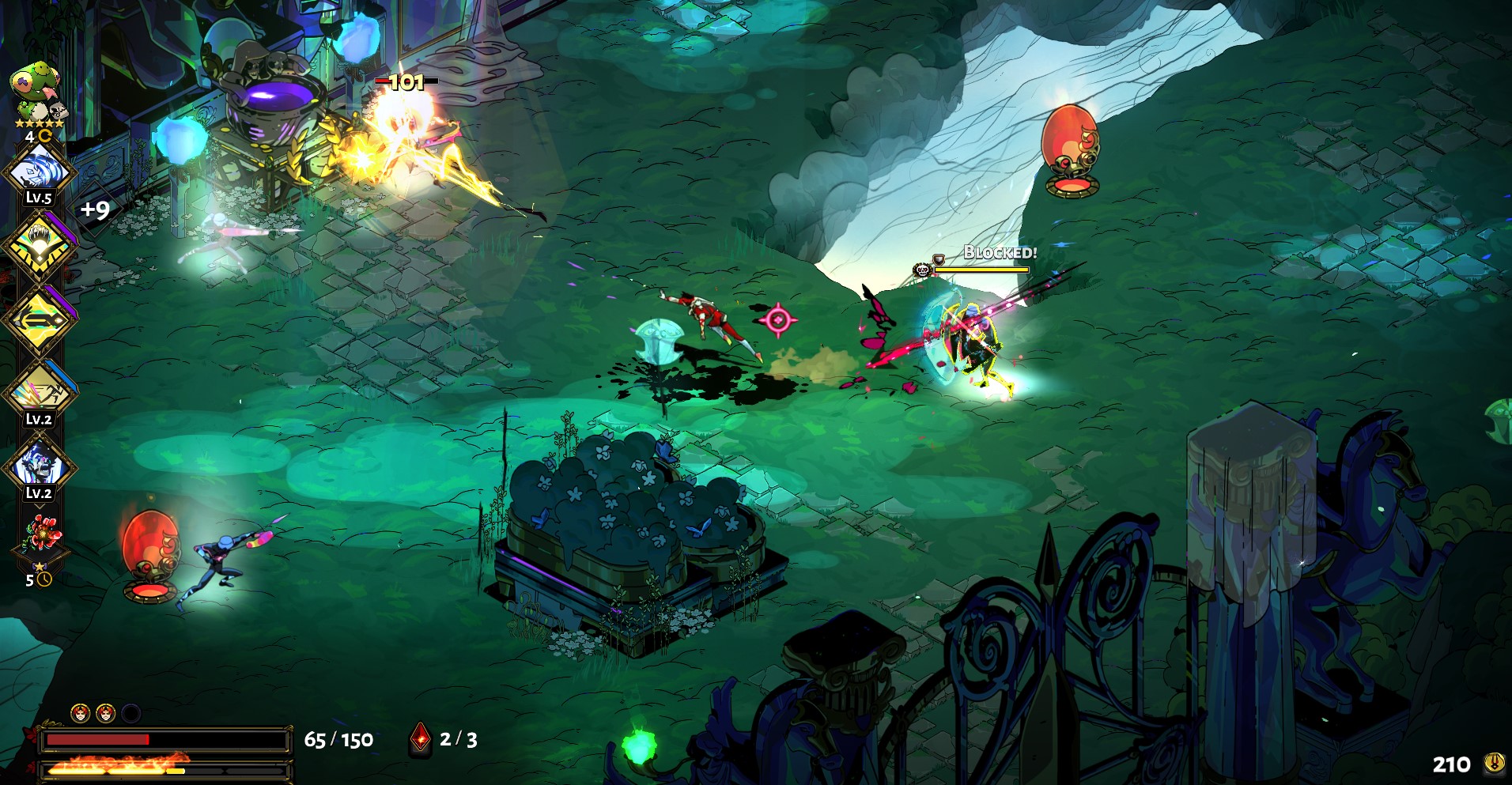Viewport: 1512px width, 785px height.
Task: Select the red Bloodstone cast ammo icon
Action: (420, 739)
